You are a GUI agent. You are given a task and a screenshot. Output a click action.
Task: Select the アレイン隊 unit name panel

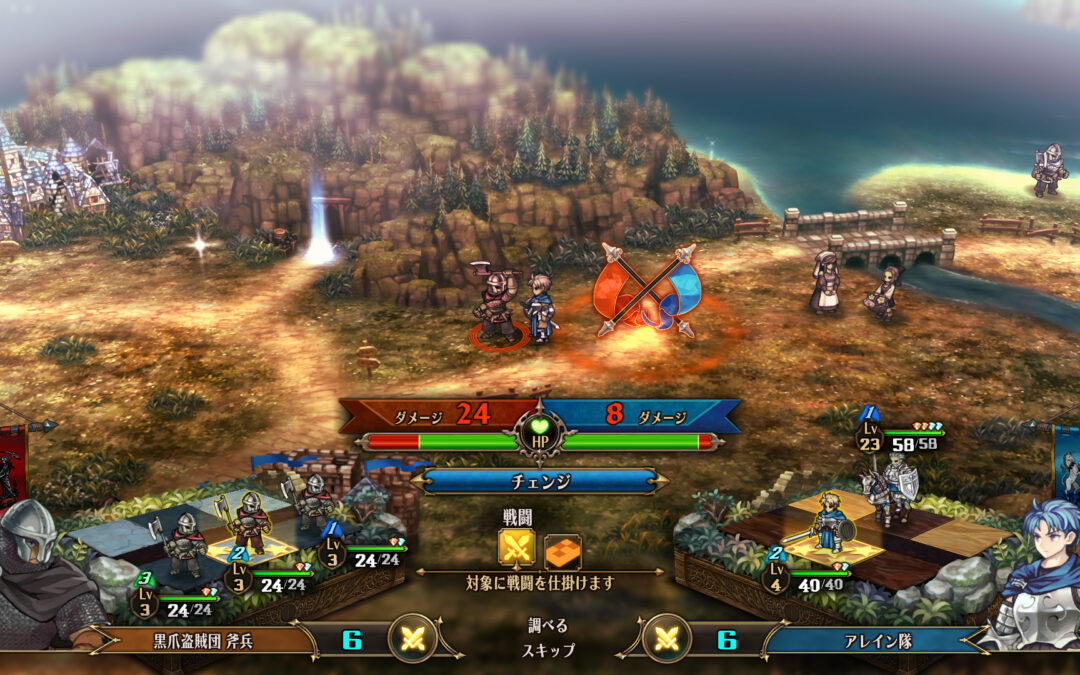click(x=868, y=641)
